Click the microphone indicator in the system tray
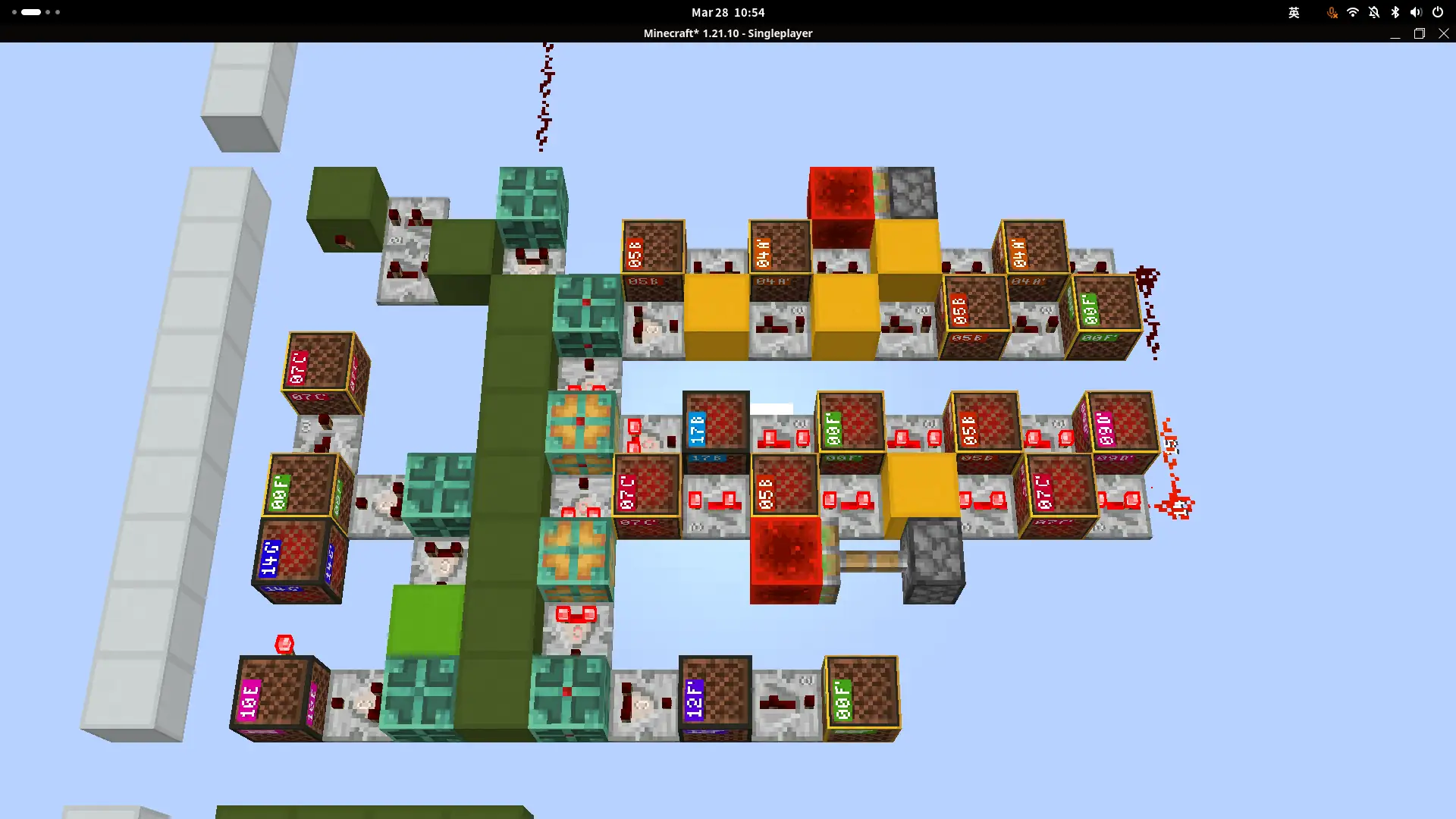The width and height of the screenshot is (1456, 819). click(1332, 12)
